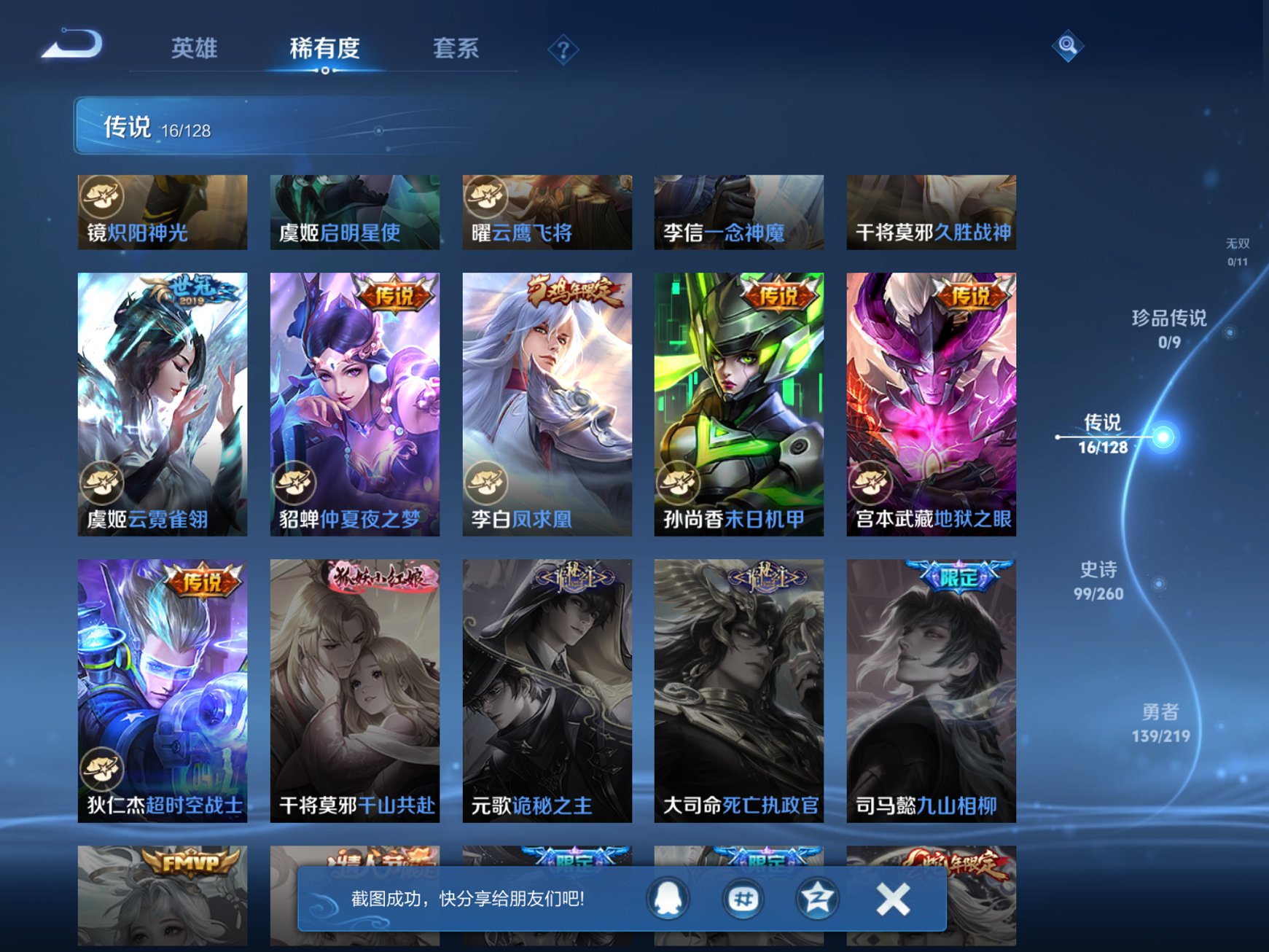Open the search magnifier icon top right
This screenshot has height=952, width=1269.
[x=1067, y=45]
